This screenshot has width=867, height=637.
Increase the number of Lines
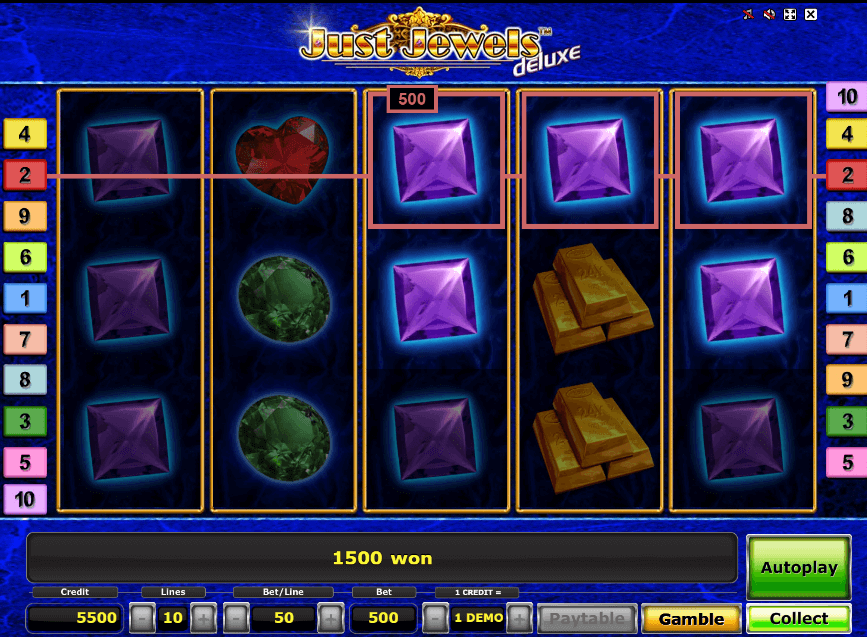click(x=203, y=618)
